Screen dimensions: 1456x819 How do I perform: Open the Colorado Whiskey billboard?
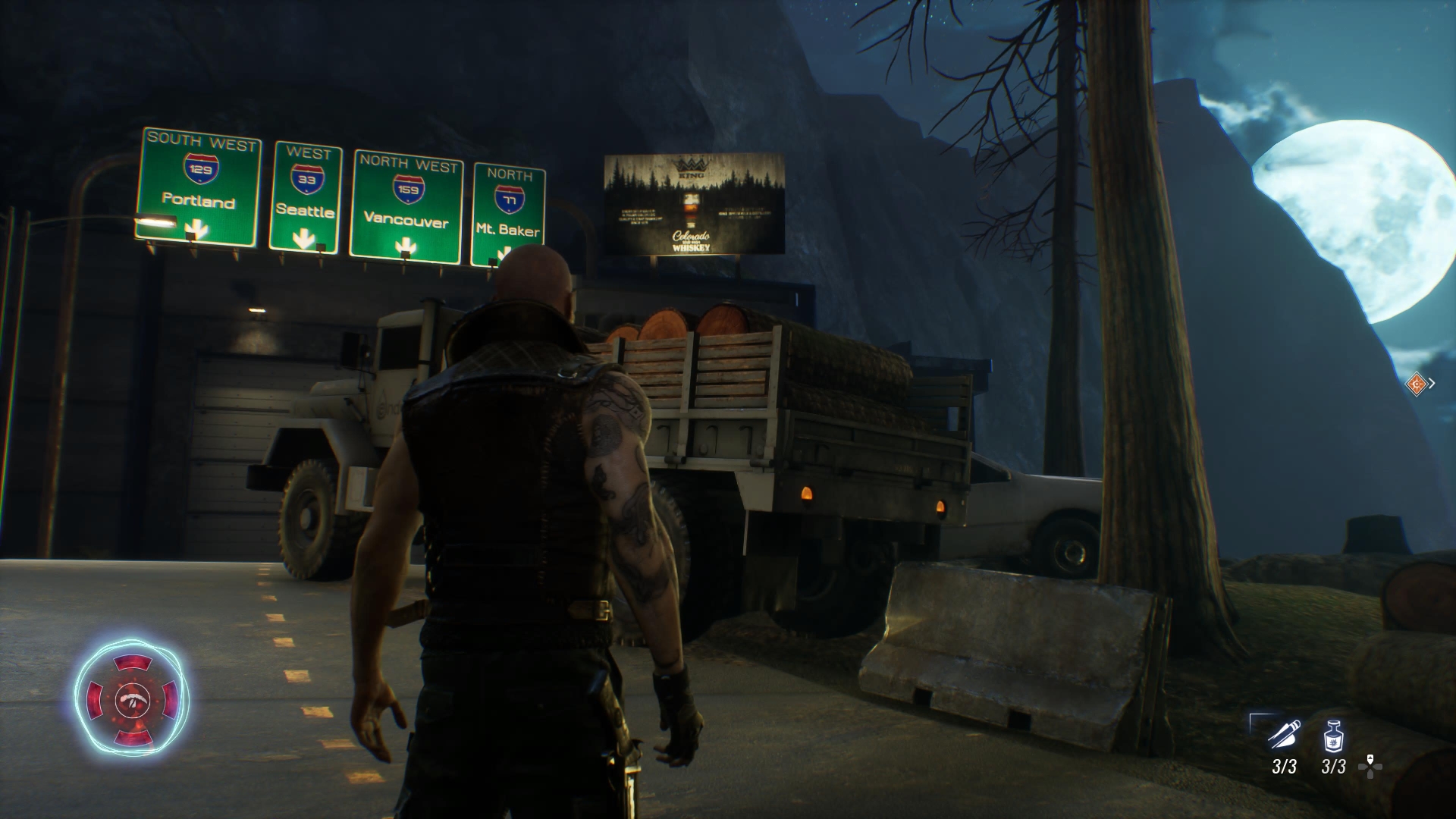(x=694, y=203)
